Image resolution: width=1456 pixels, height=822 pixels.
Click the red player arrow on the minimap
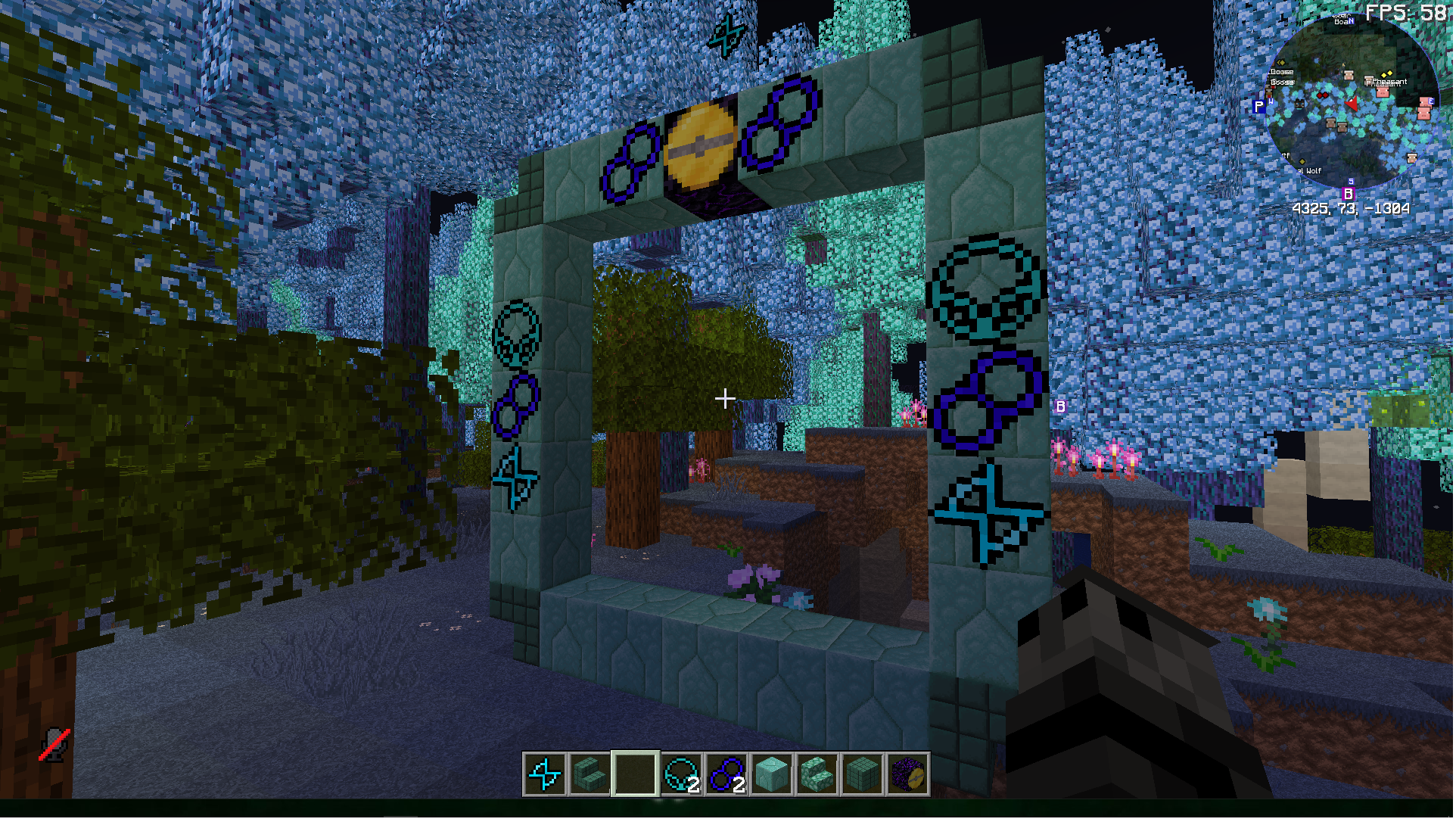[x=1351, y=104]
